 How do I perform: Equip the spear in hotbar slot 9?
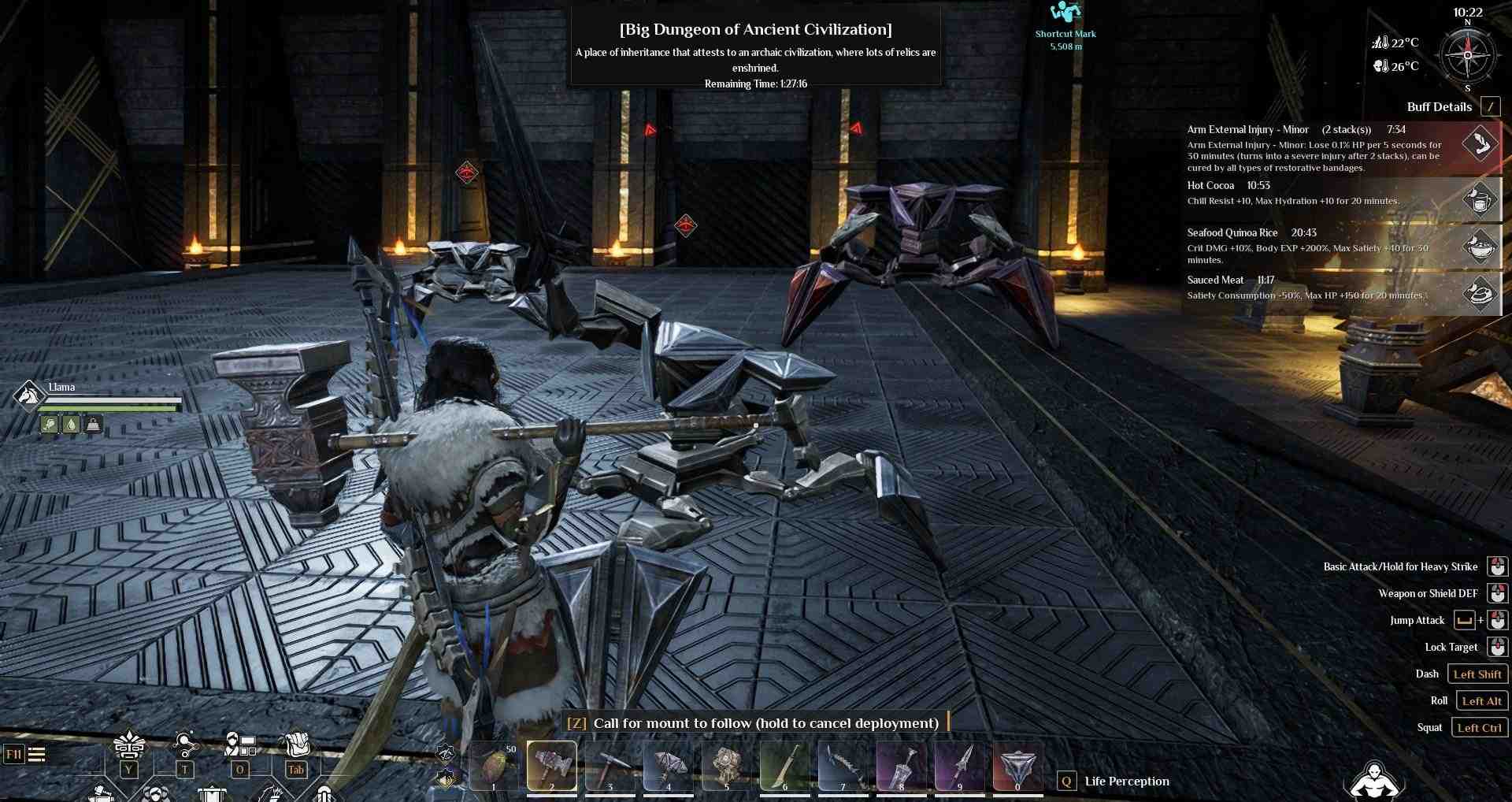point(959,765)
